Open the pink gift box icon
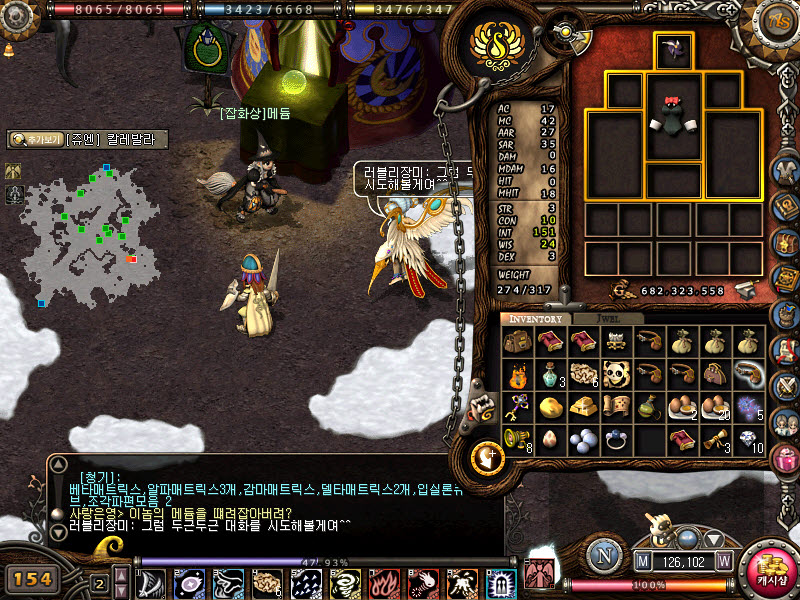The height and width of the screenshot is (600, 800). (x=785, y=458)
